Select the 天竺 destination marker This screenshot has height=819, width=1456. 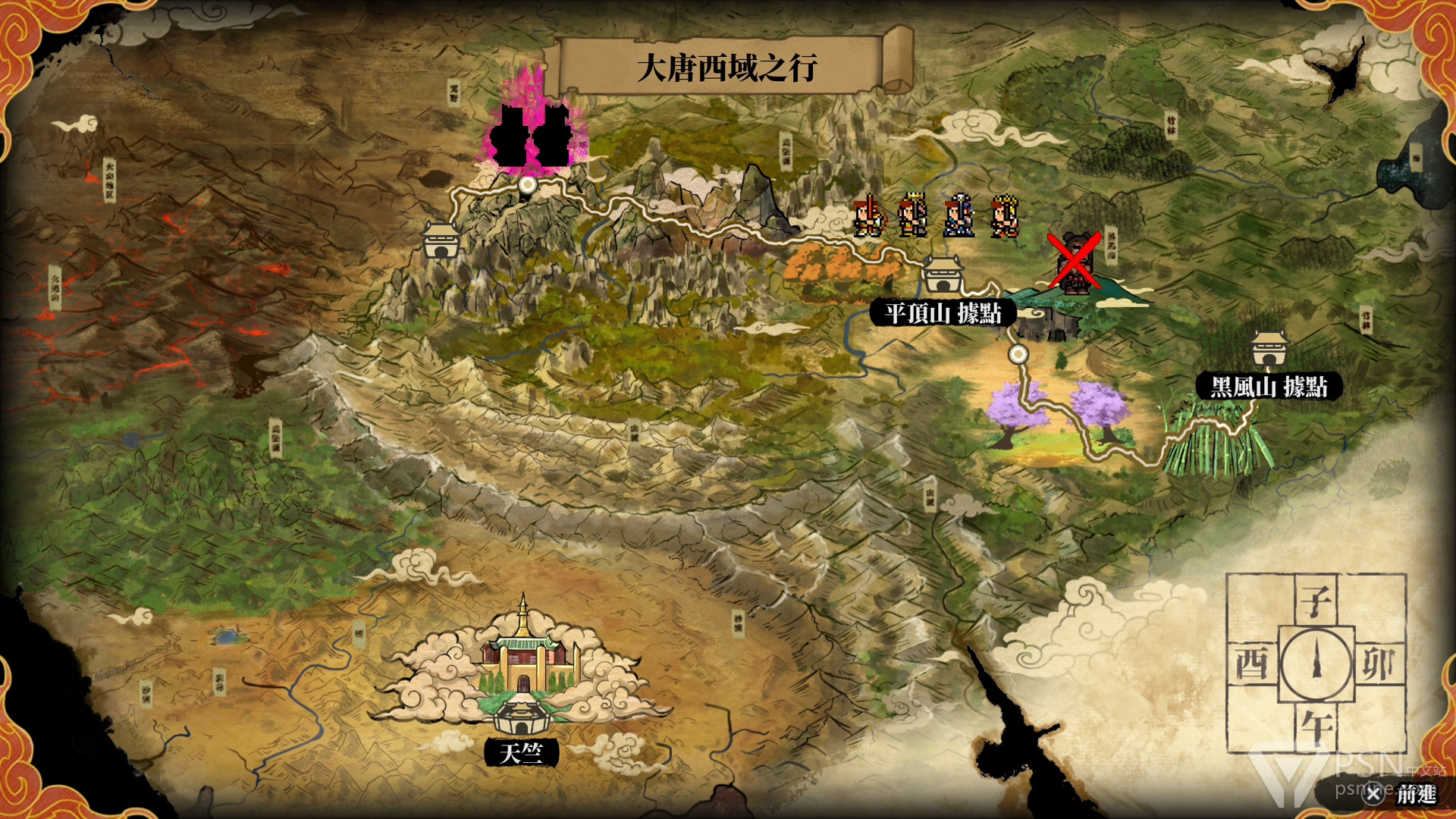522,716
